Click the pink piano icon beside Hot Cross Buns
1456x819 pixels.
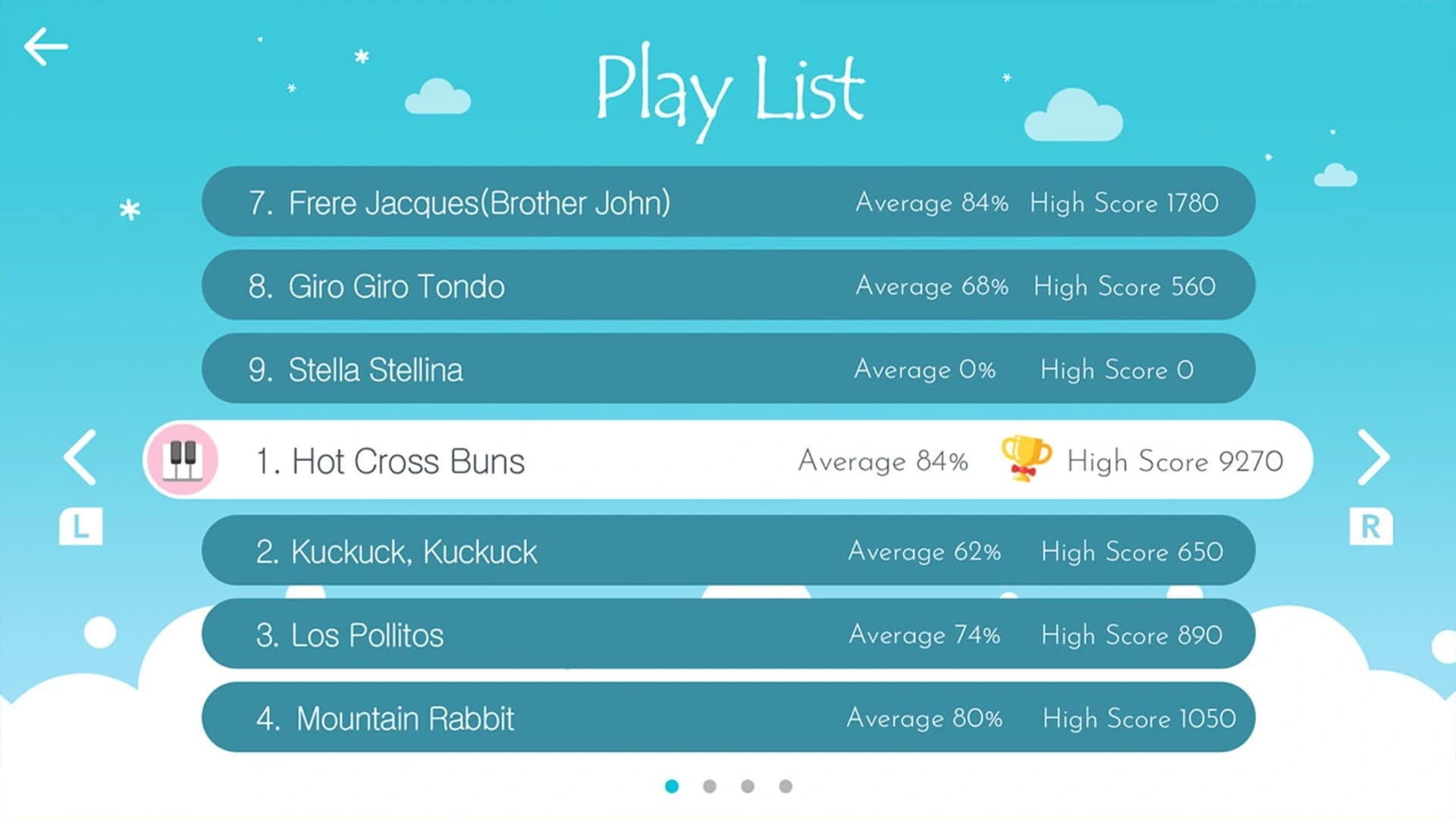182,460
